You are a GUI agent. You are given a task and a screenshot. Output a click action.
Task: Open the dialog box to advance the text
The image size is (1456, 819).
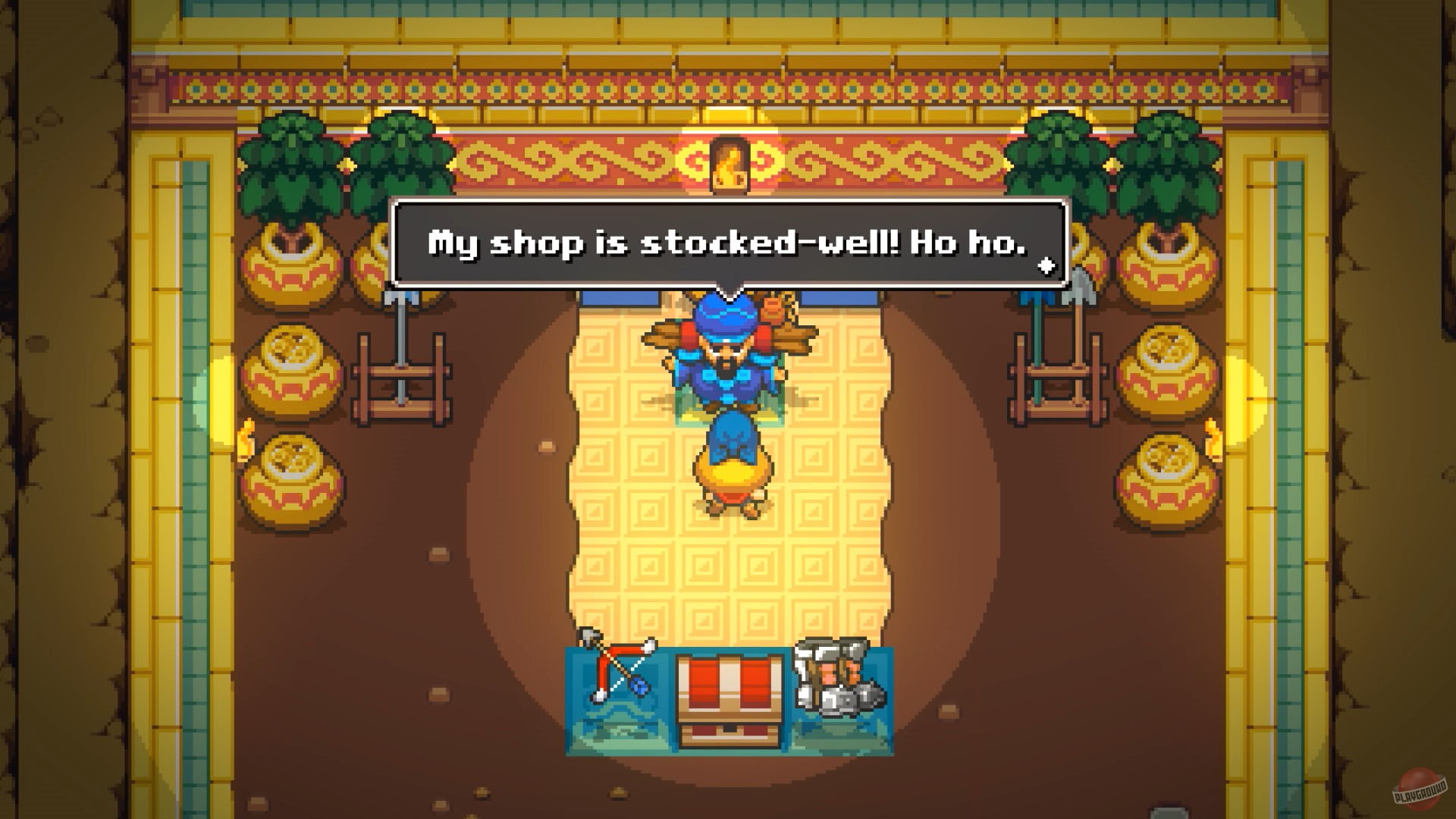pyautogui.click(x=728, y=243)
